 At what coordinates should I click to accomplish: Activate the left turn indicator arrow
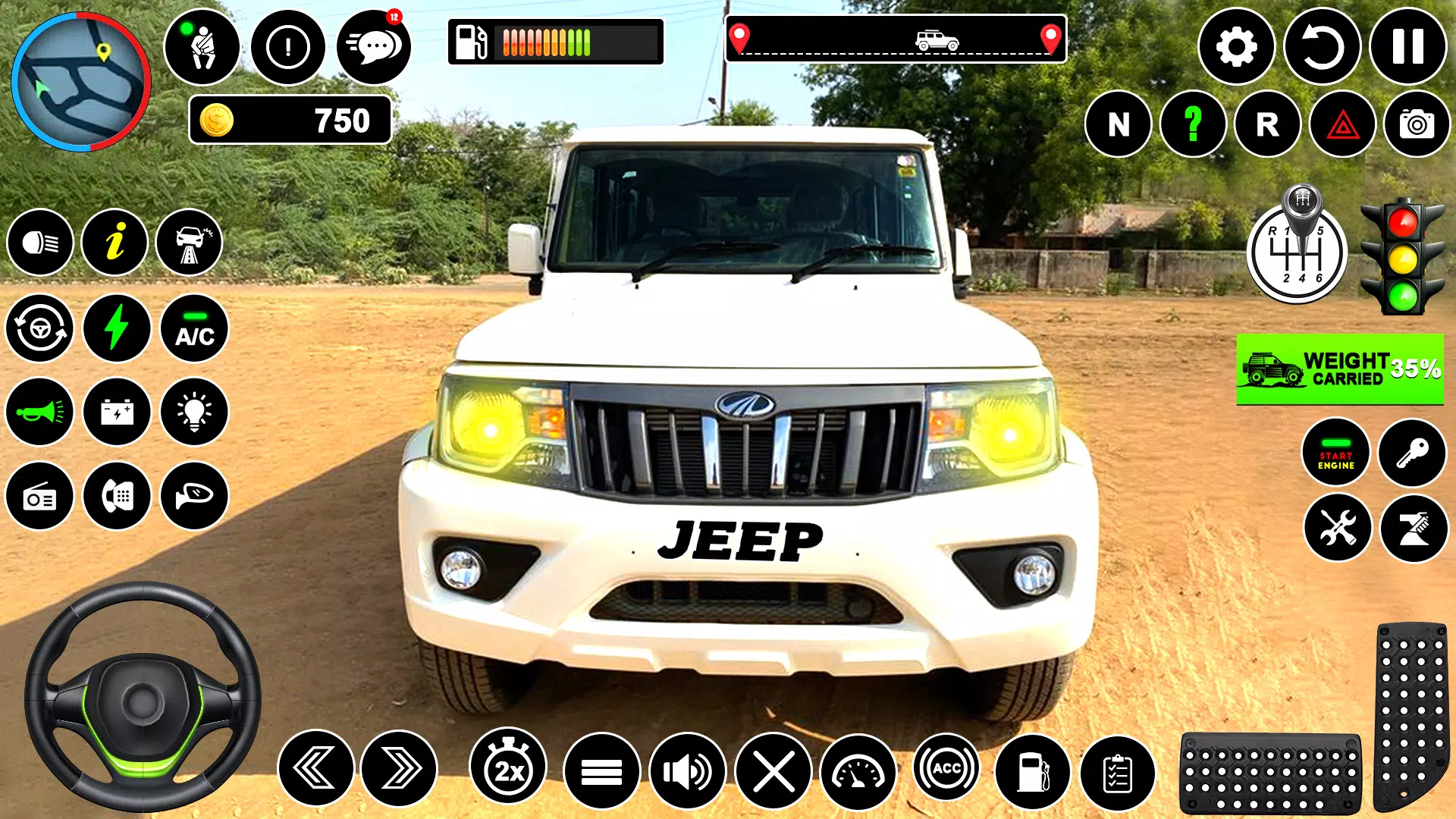(x=315, y=769)
